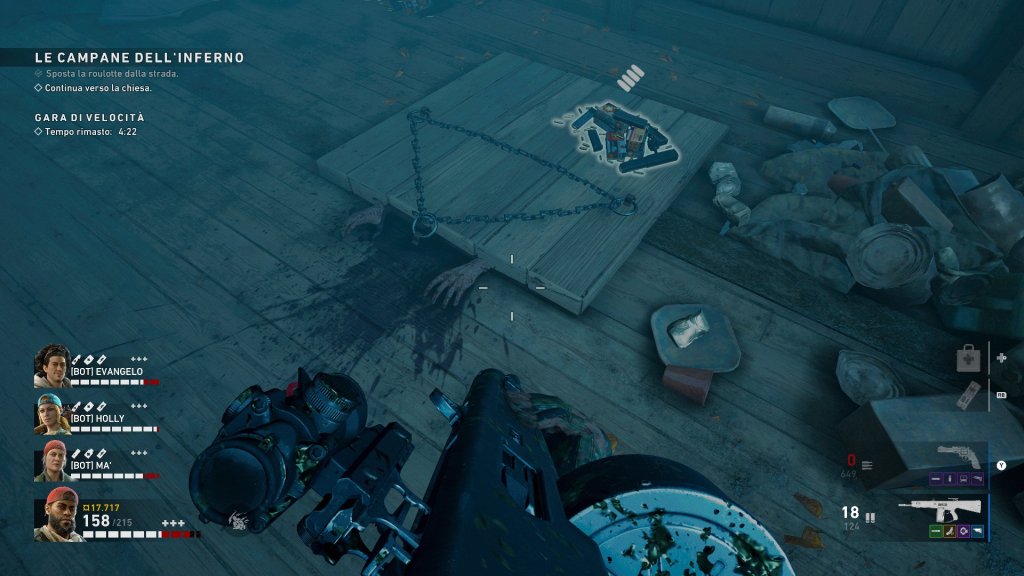Click Evangelo's bot portrait
1024x576 pixels.
tap(52, 366)
